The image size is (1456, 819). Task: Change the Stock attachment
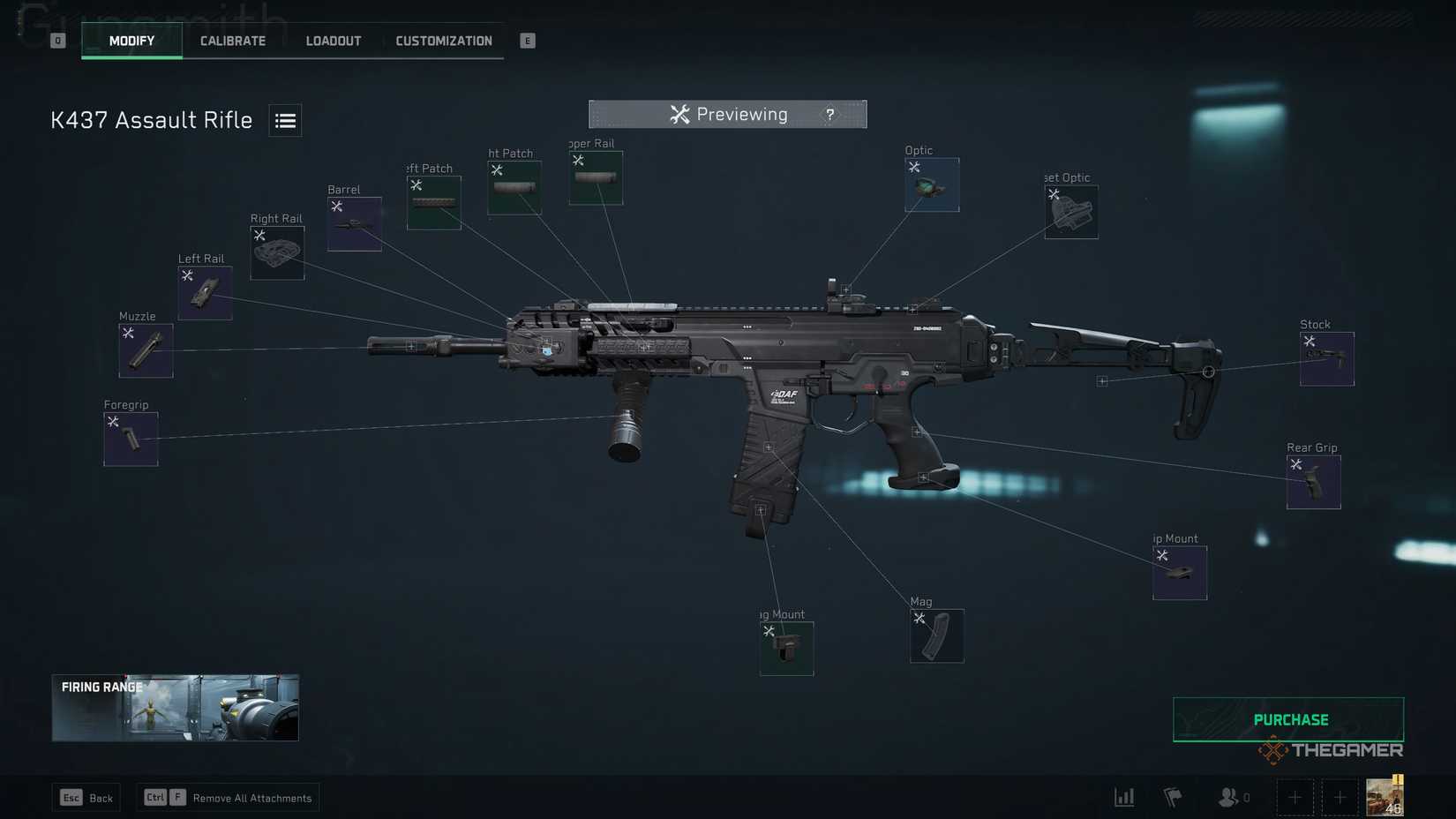(1326, 358)
